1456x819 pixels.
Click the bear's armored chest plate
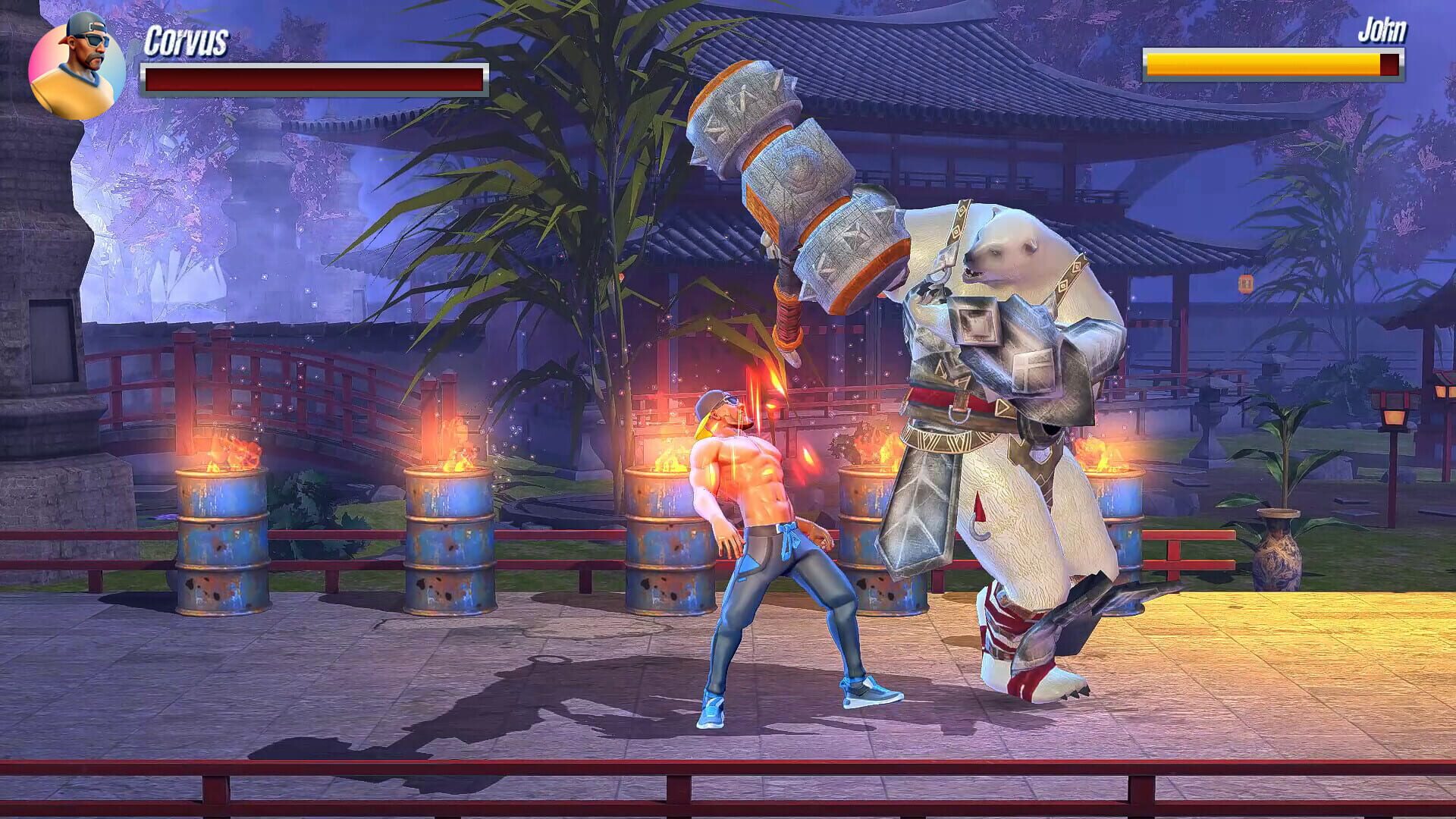point(978,326)
